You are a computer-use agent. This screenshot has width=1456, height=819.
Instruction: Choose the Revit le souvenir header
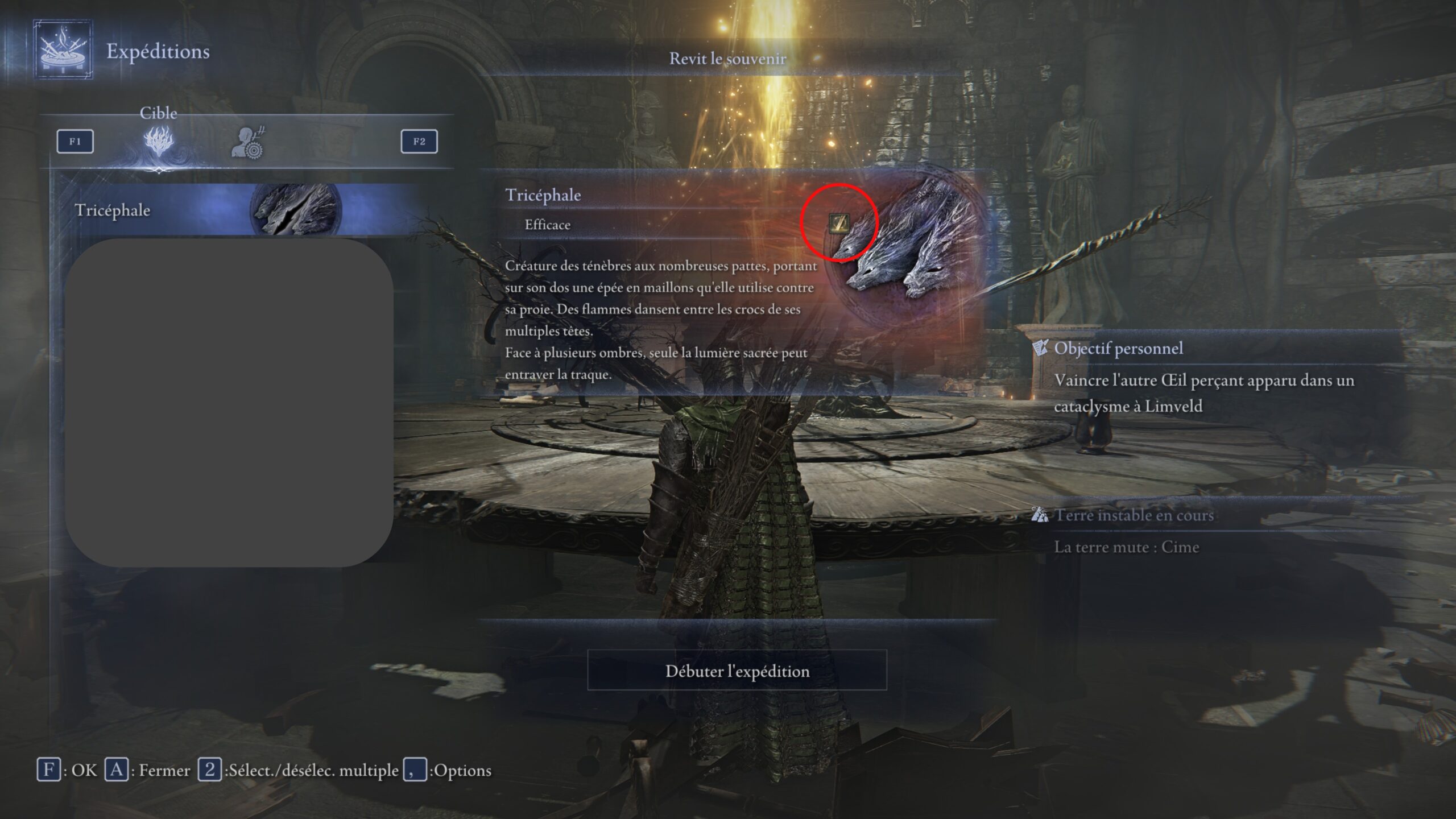[727, 59]
